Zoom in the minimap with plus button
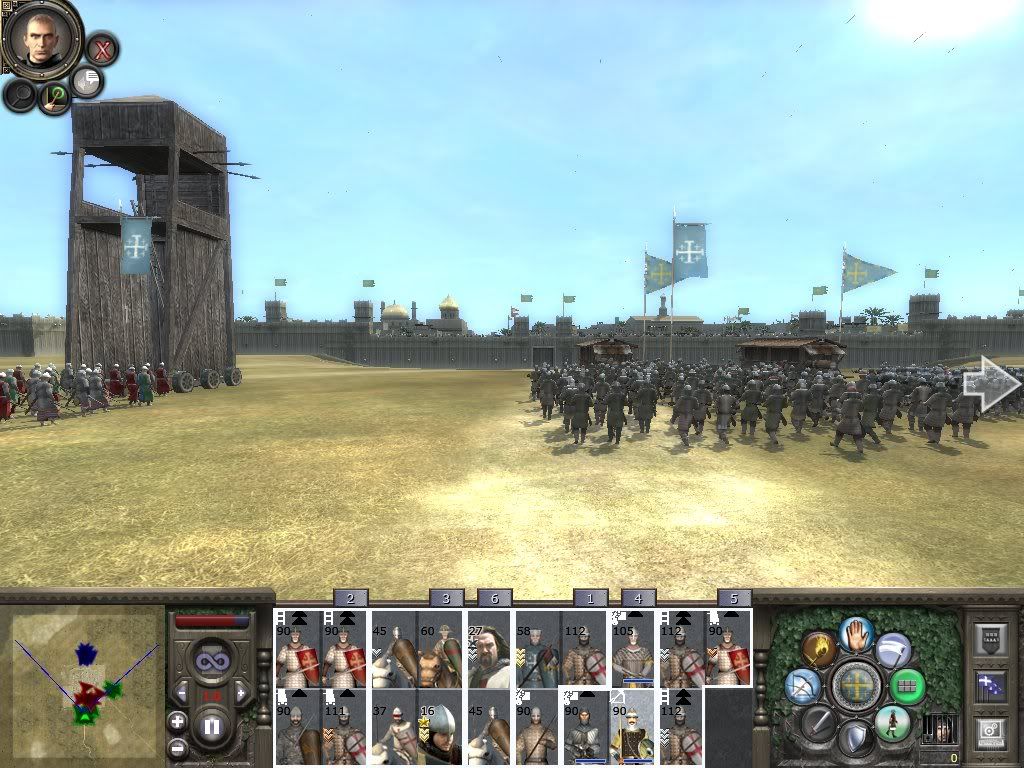Viewport: 1024px width, 768px height. [177, 721]
